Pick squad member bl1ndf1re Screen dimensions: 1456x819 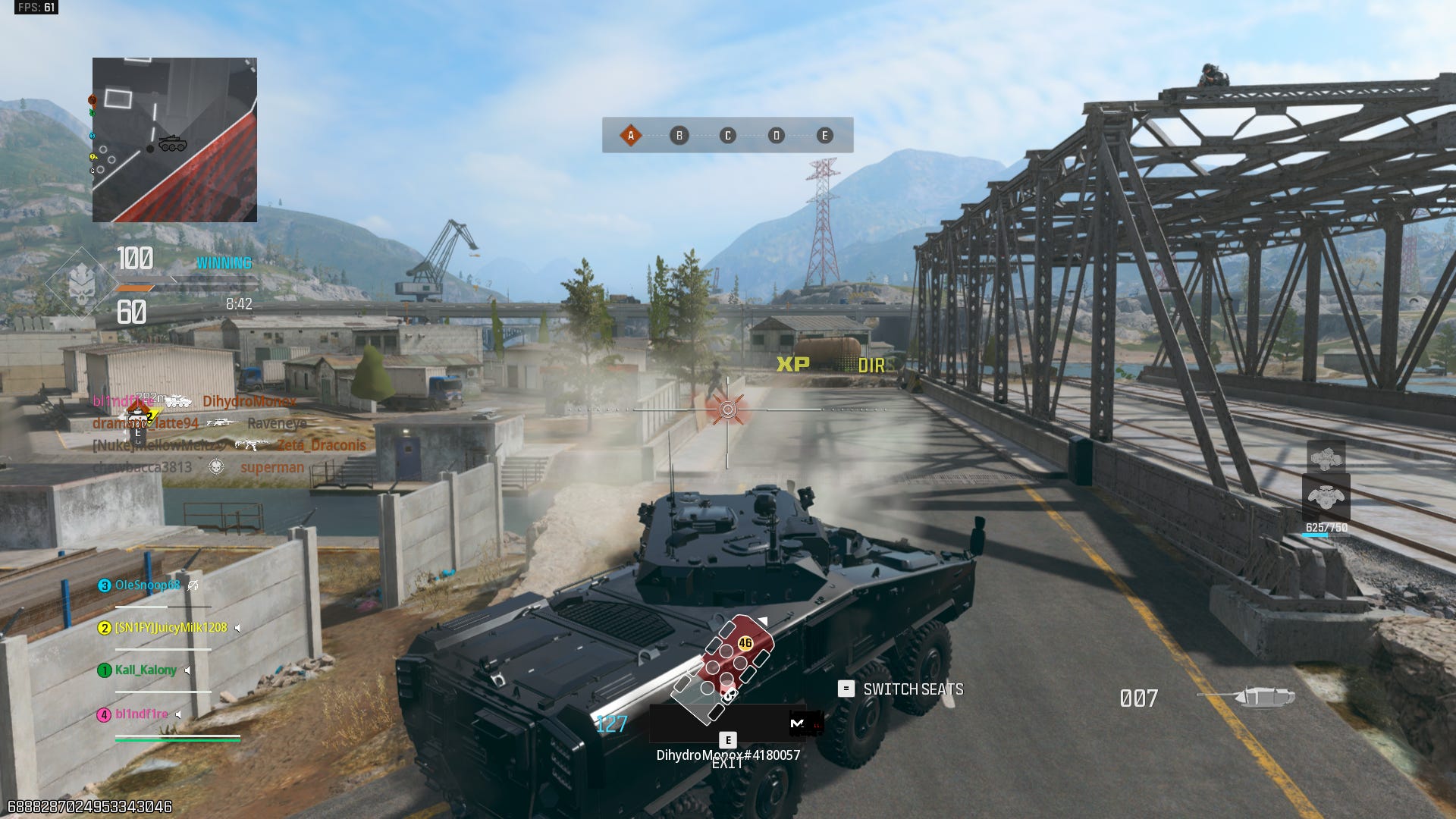pyautogui.click(x=141, y=714)
